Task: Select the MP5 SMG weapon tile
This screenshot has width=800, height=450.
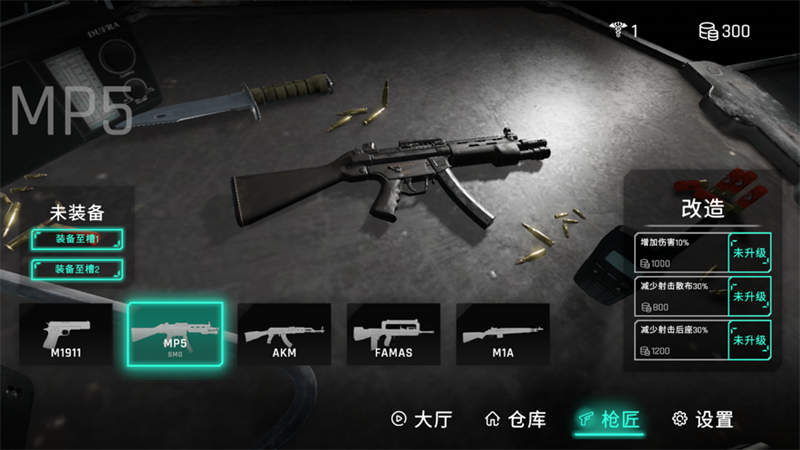Action: pos(175,334)
